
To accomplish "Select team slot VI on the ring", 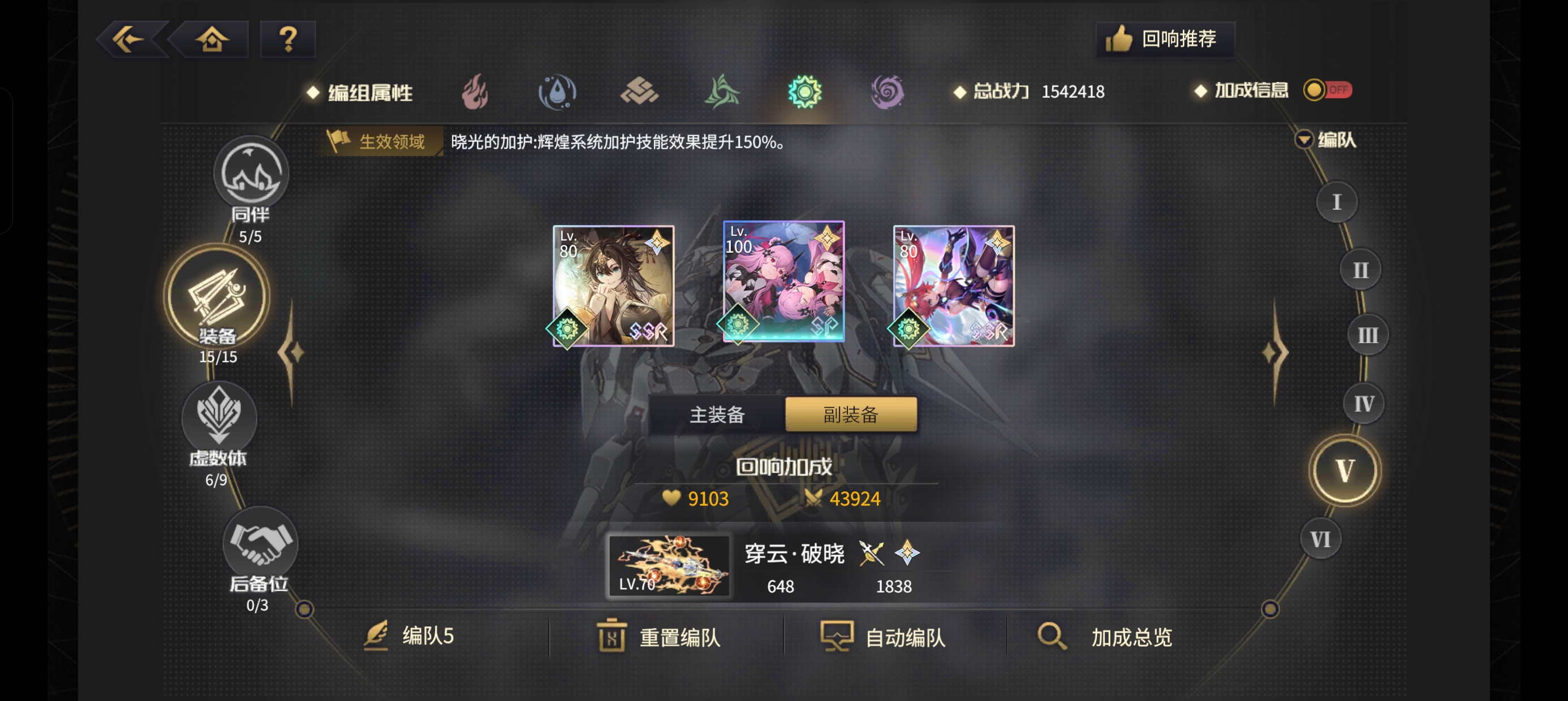I will click(x=1320, y=538).
